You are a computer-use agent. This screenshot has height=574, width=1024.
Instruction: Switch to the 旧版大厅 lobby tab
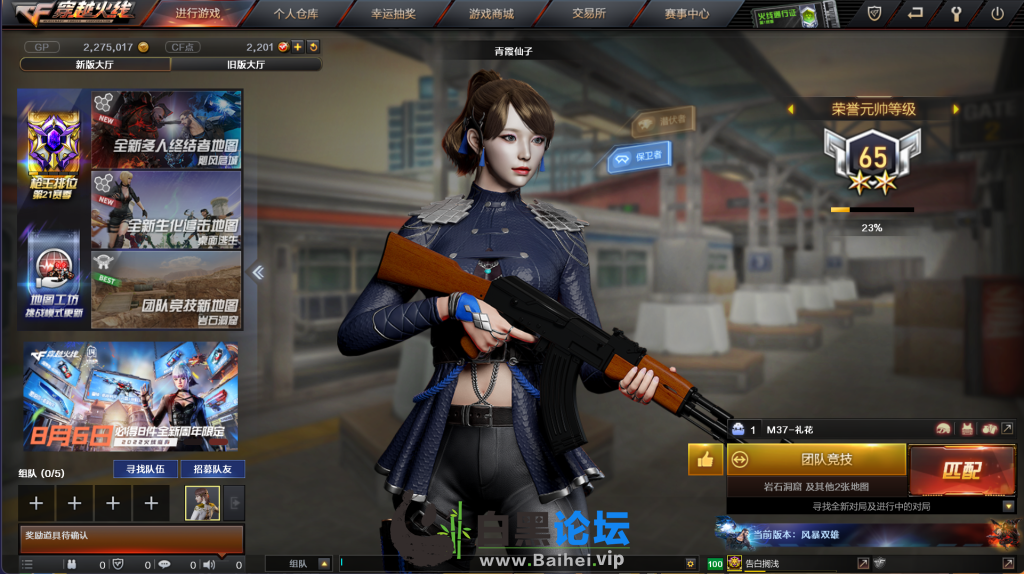(x=246, y=64)
